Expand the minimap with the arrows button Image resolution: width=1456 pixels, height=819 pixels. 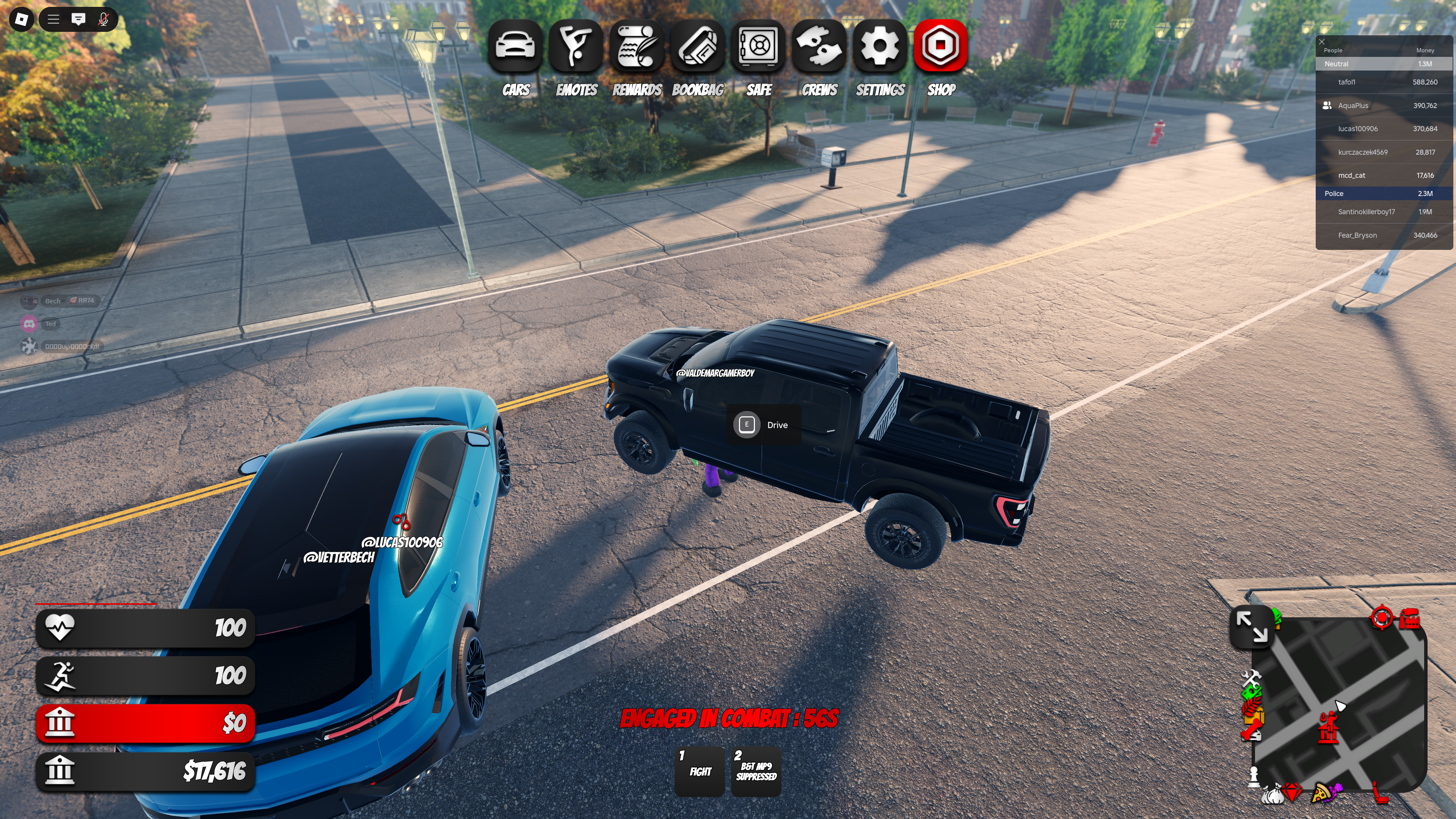(1251, 627)
